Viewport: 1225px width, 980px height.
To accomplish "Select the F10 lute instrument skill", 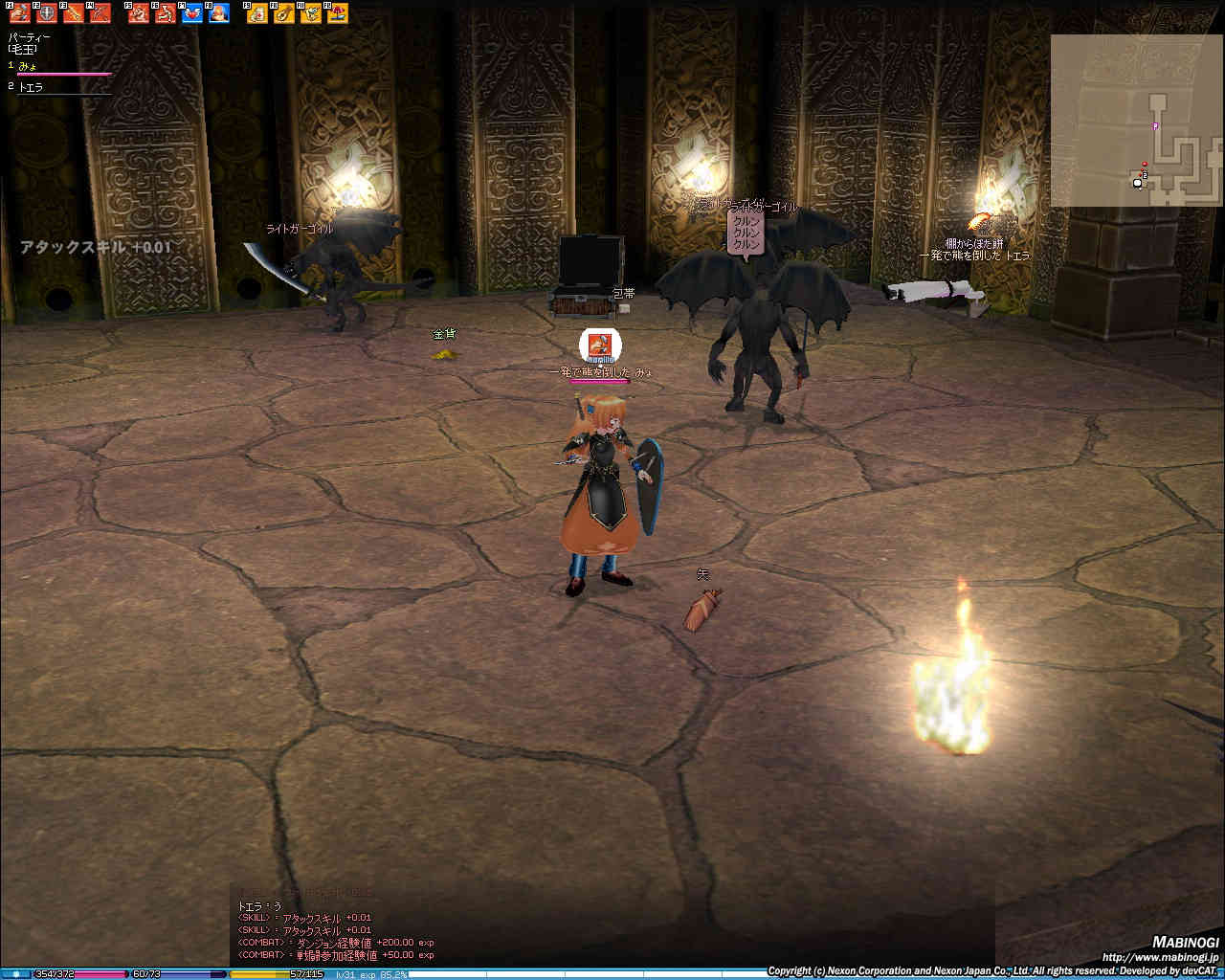I will pyautogui.click(x=283, y=13).
